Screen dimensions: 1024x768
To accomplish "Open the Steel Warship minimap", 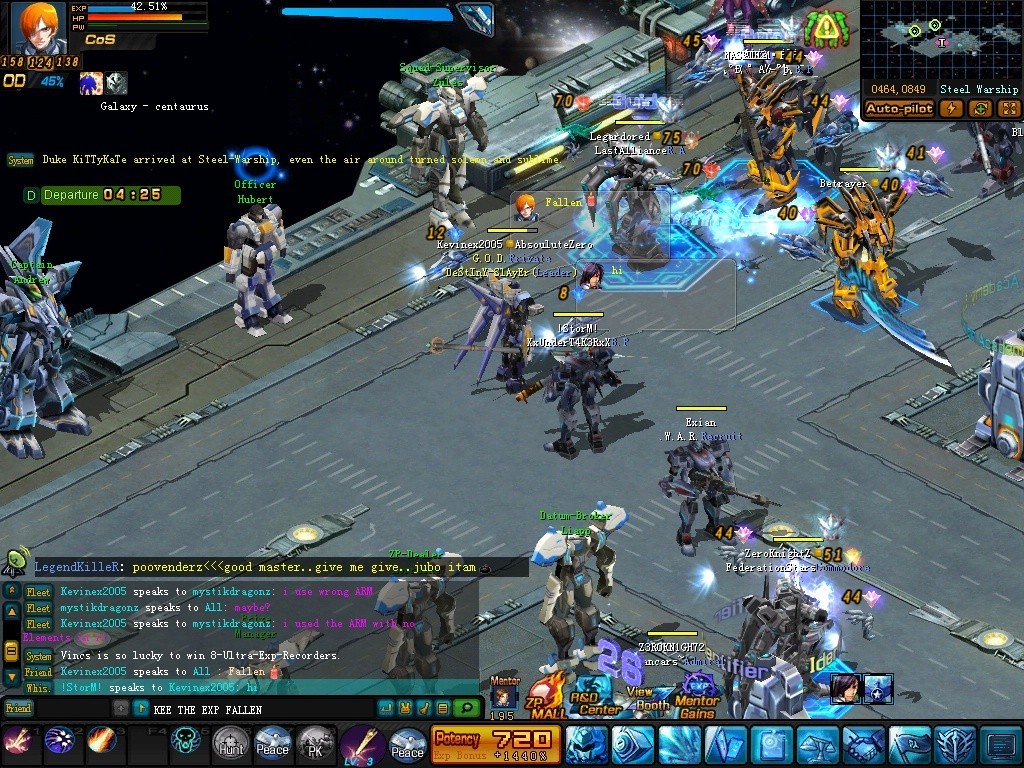I will click(941, 39).
